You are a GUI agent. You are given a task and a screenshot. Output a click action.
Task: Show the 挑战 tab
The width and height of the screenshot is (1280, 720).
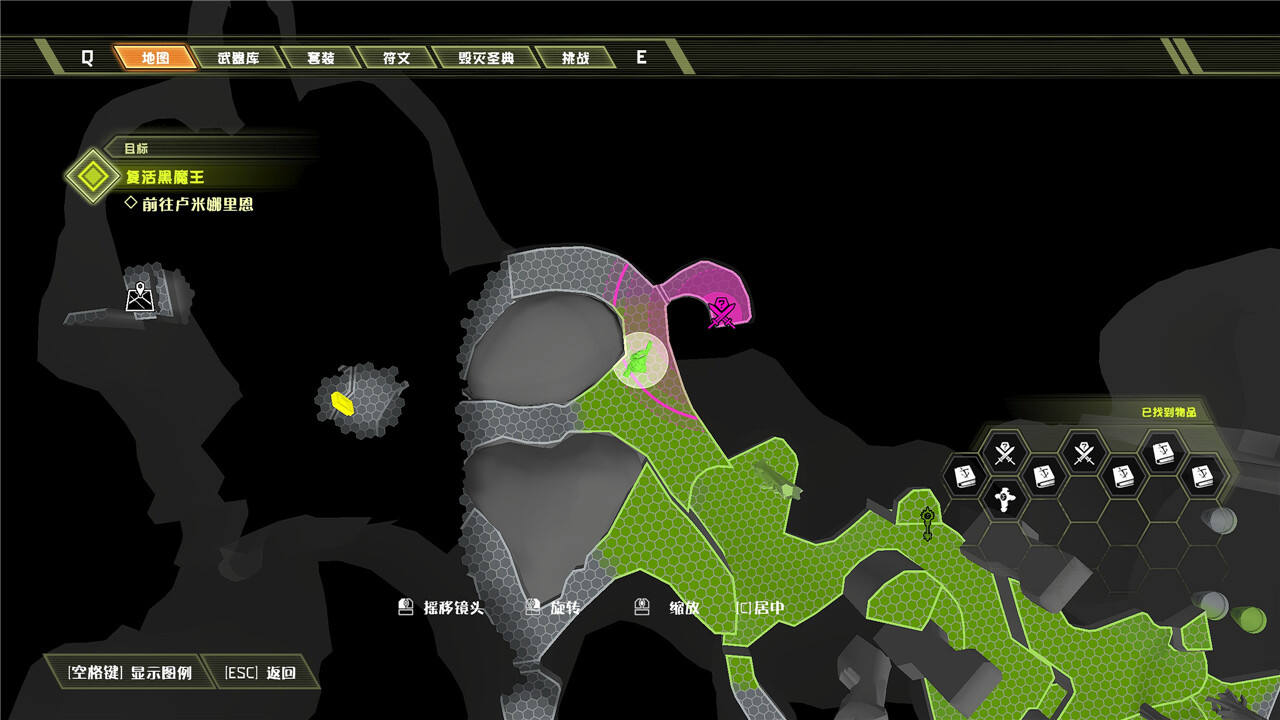(575, 58)
